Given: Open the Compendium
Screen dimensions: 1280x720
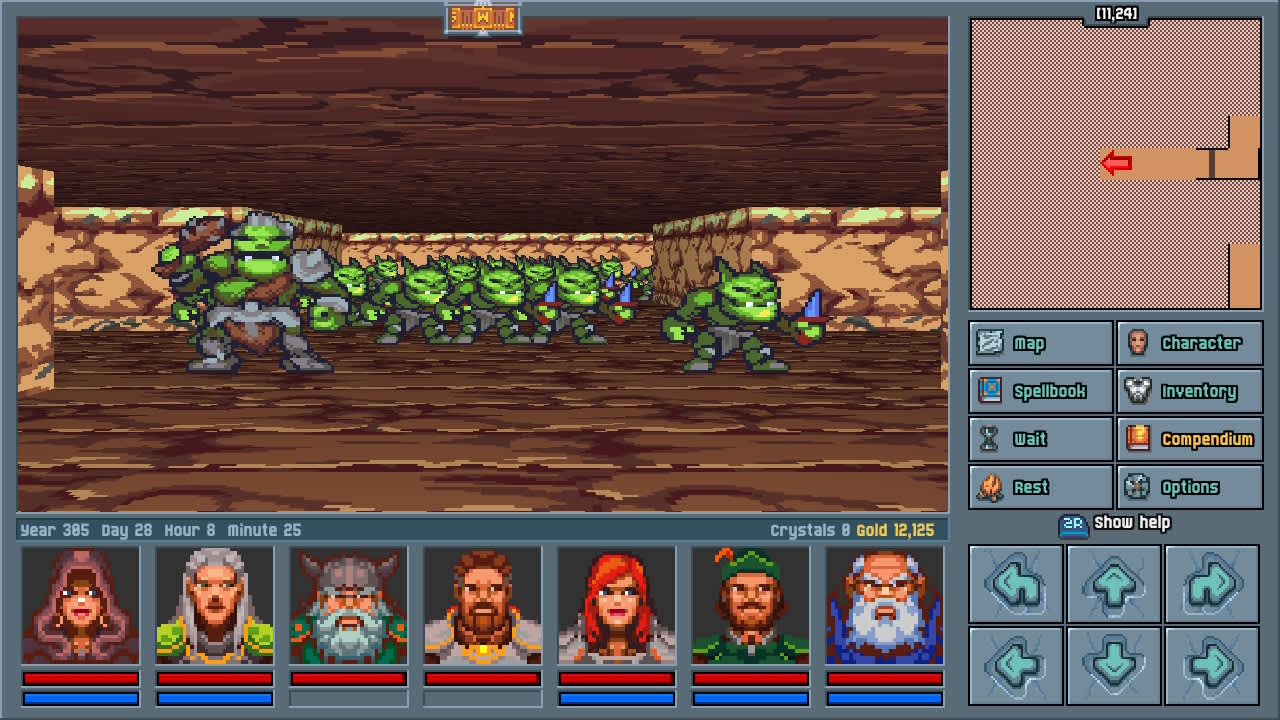Looking at the screenshot, I should 1190,439.
